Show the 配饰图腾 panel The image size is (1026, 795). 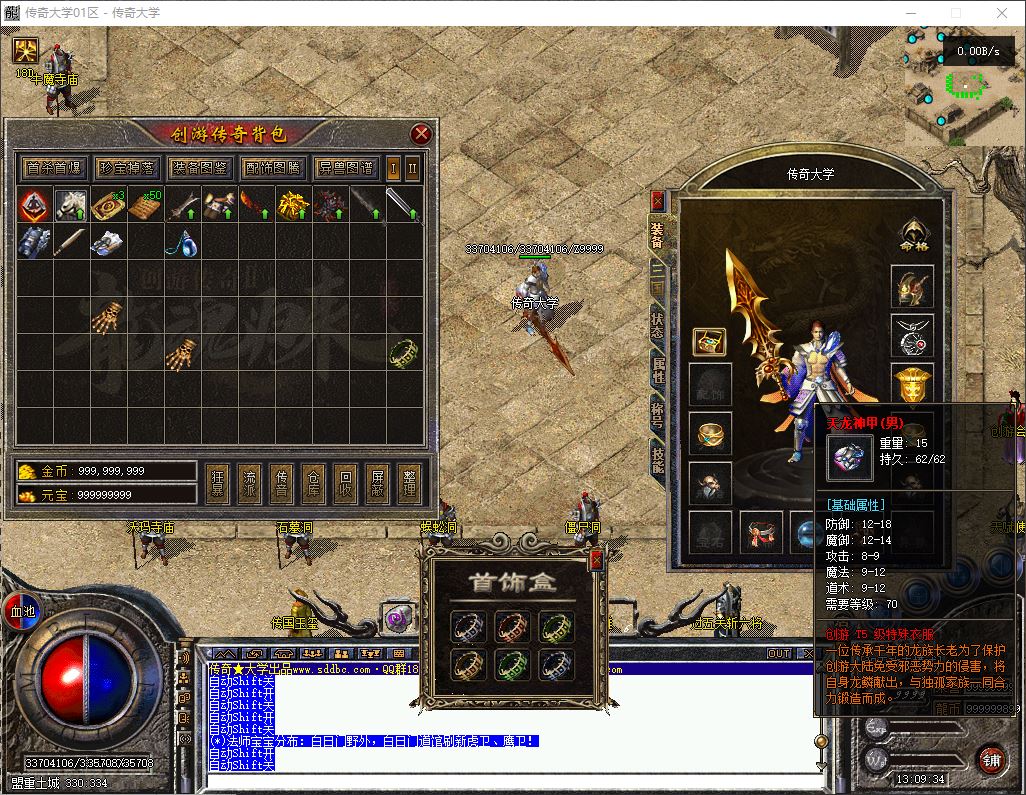pyautogui.click(x=272, y=167)
